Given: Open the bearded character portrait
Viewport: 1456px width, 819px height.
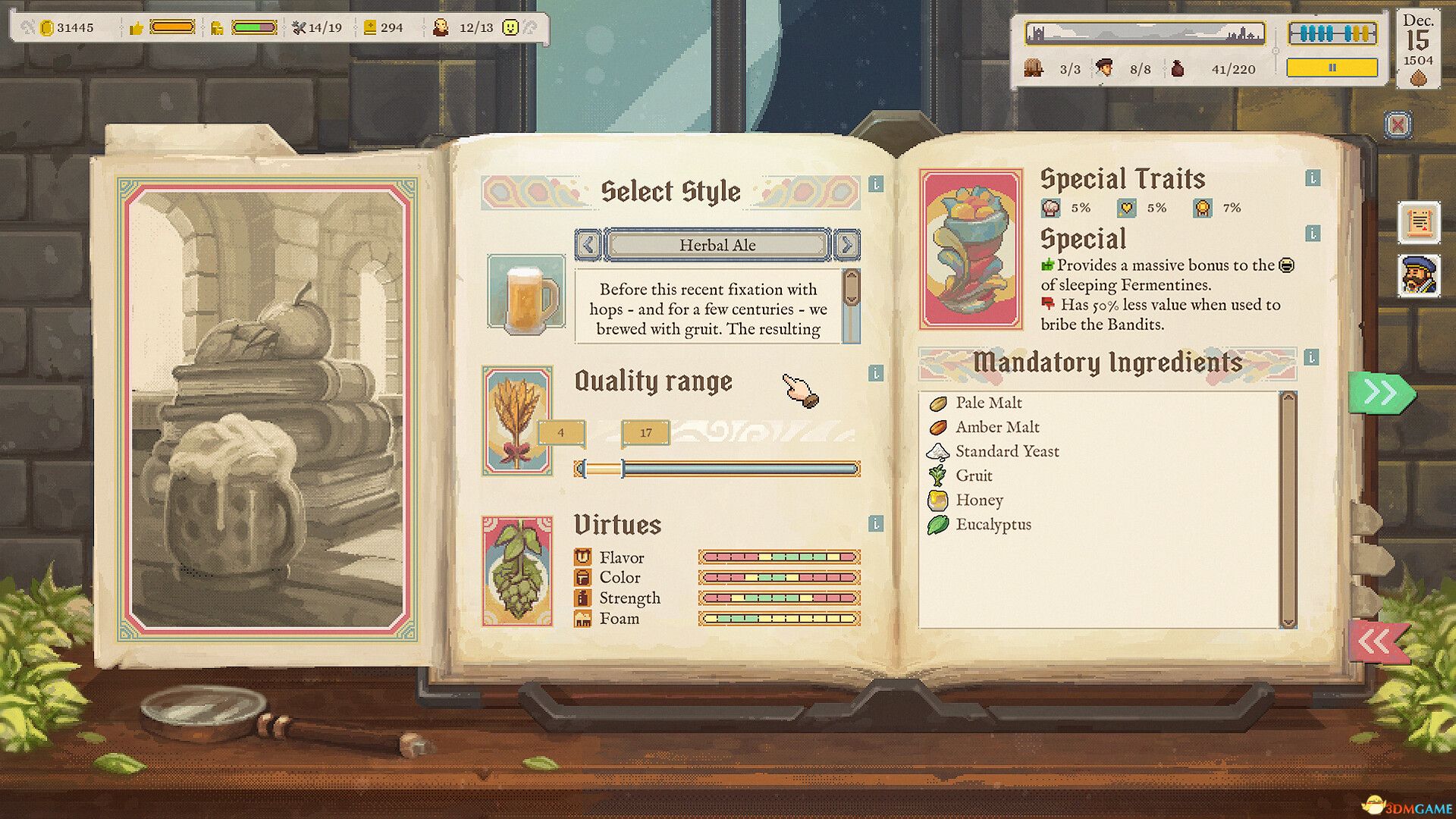Looking at the screenshot, I should 1419,275.
